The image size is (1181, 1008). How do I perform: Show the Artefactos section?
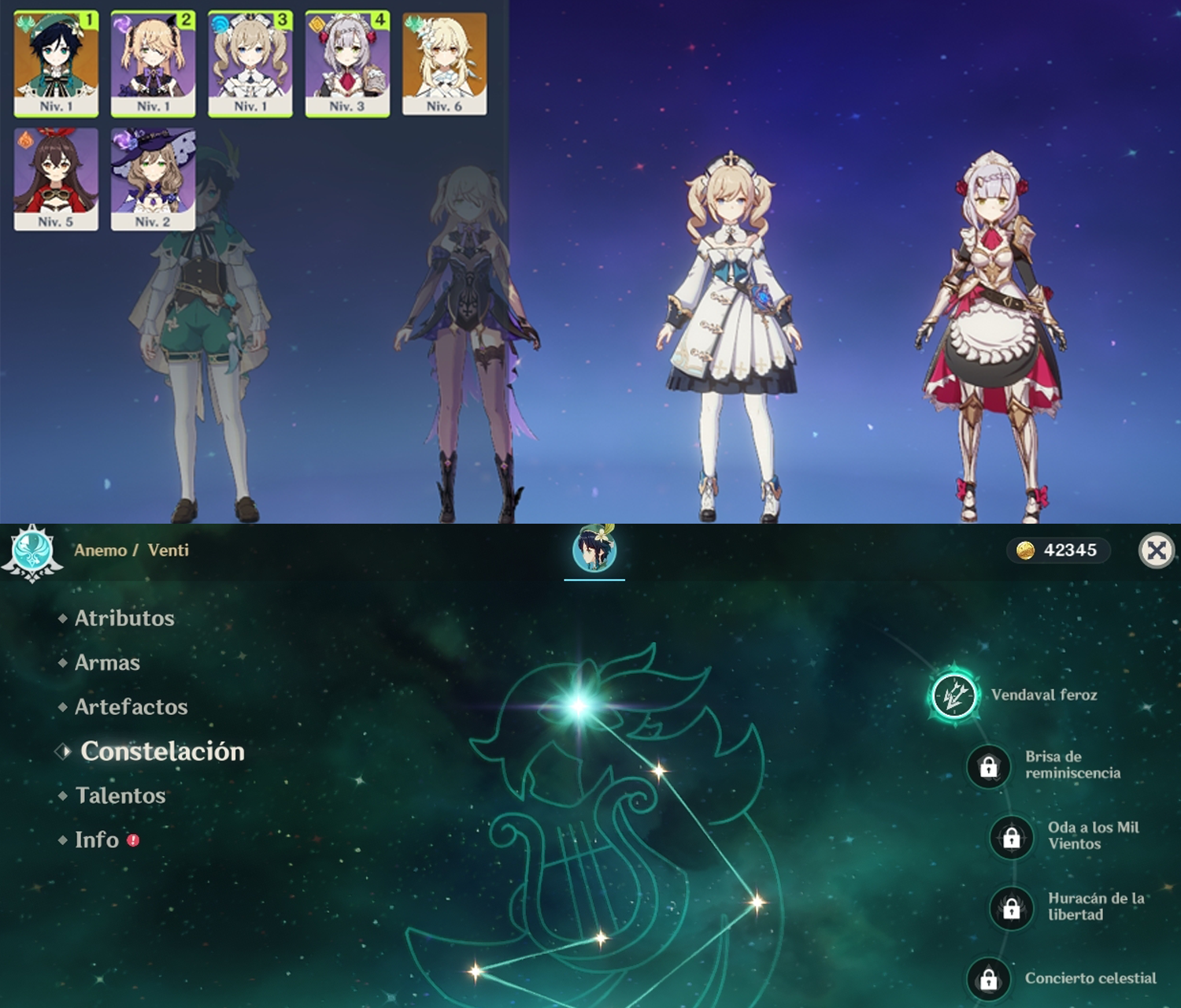pyautogui.click(x=131, y=707)
